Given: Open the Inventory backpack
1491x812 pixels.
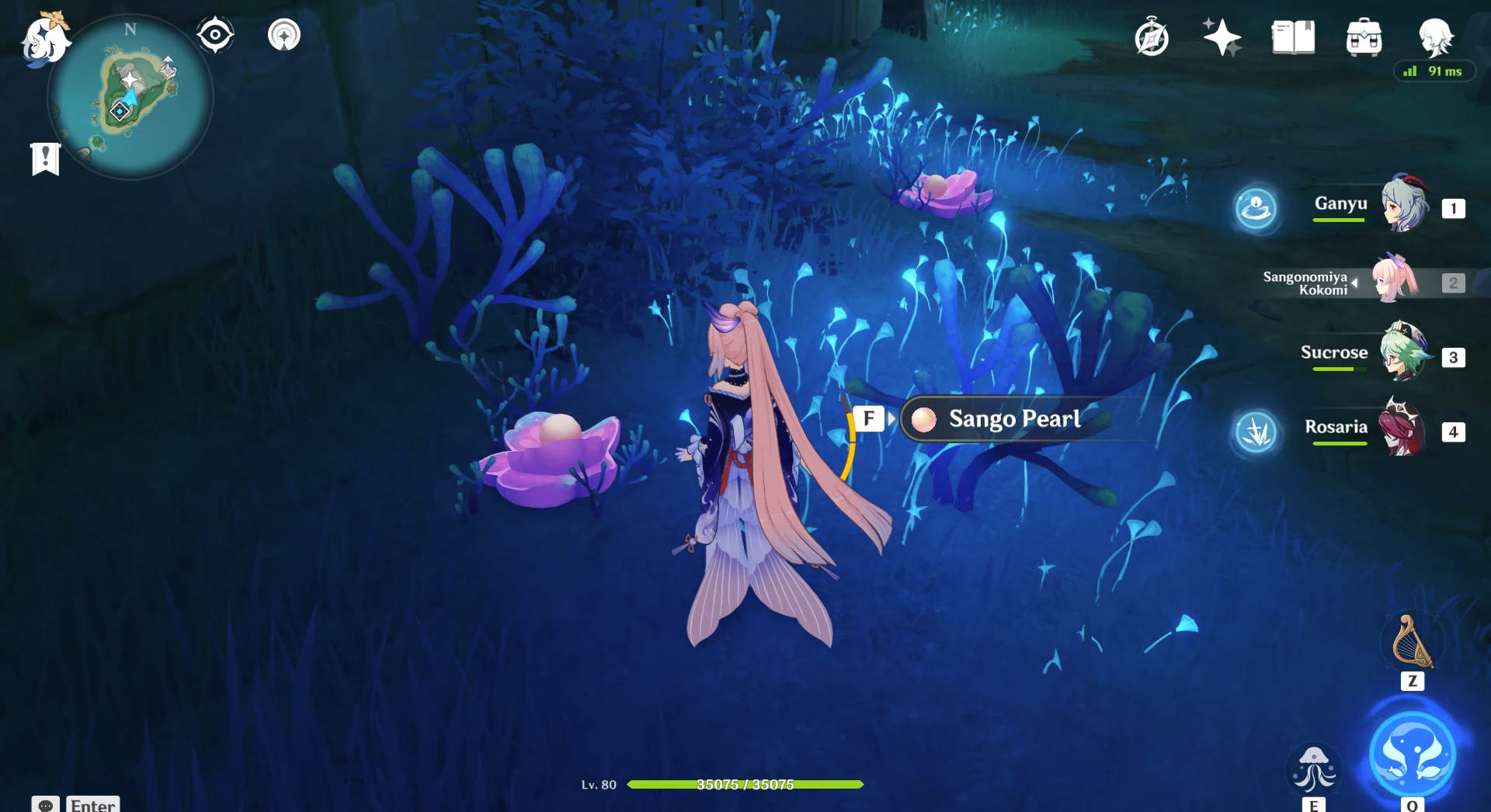Looking at the screenshot, I should coord(1364,37).
